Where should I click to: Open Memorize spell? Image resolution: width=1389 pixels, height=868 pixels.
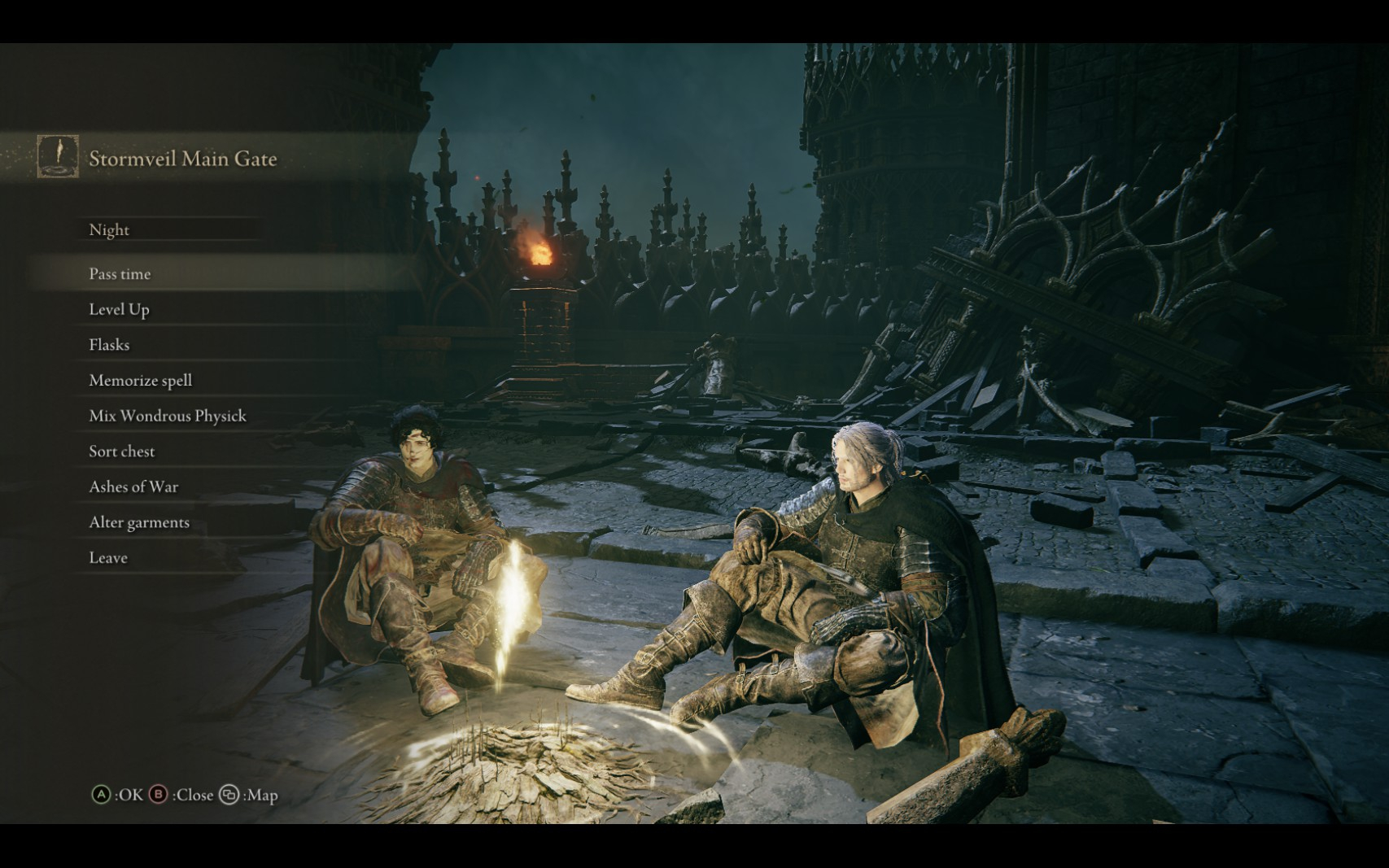141,381
